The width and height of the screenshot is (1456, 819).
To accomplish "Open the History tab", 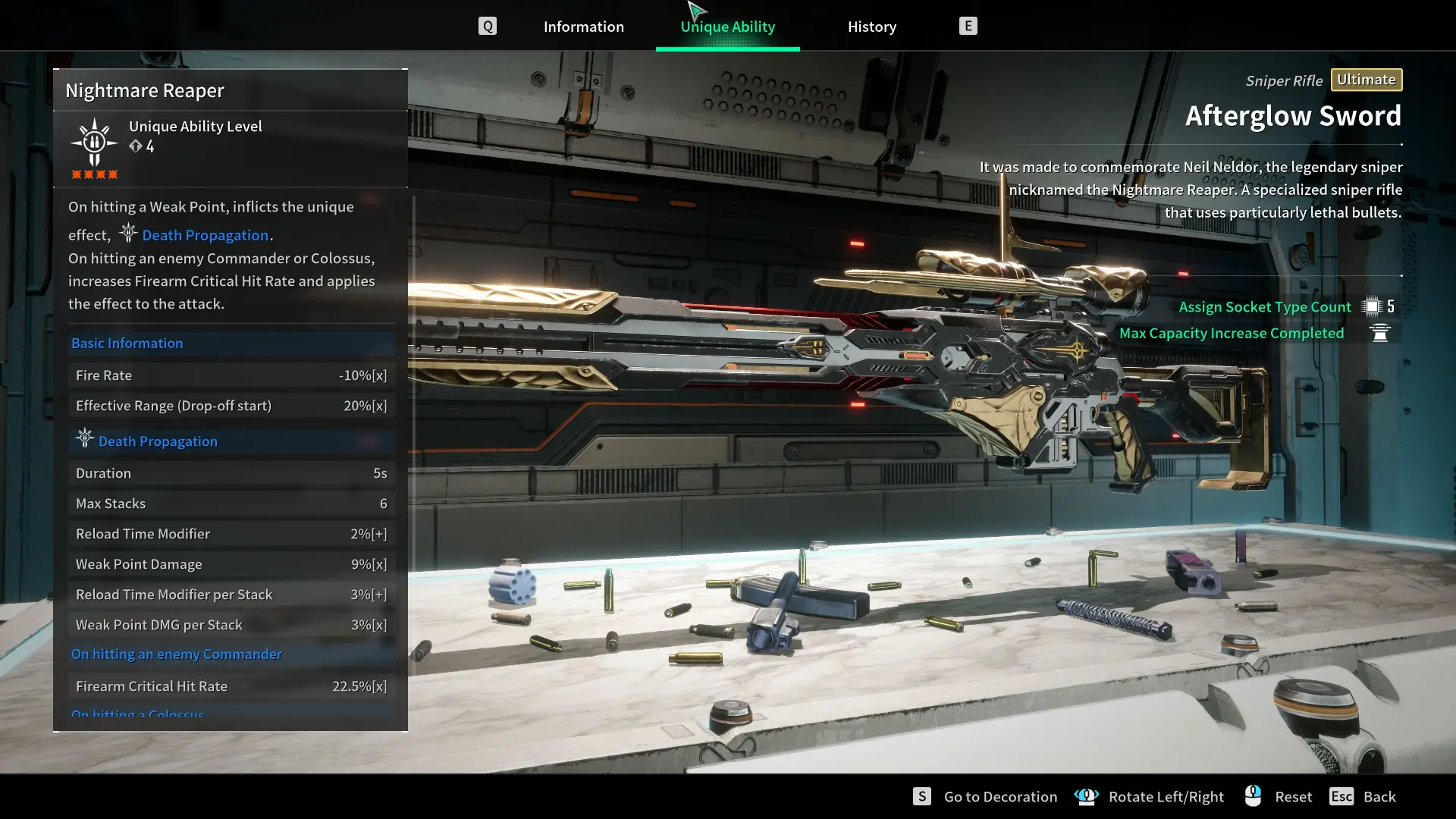I will [x=871, y=27].
